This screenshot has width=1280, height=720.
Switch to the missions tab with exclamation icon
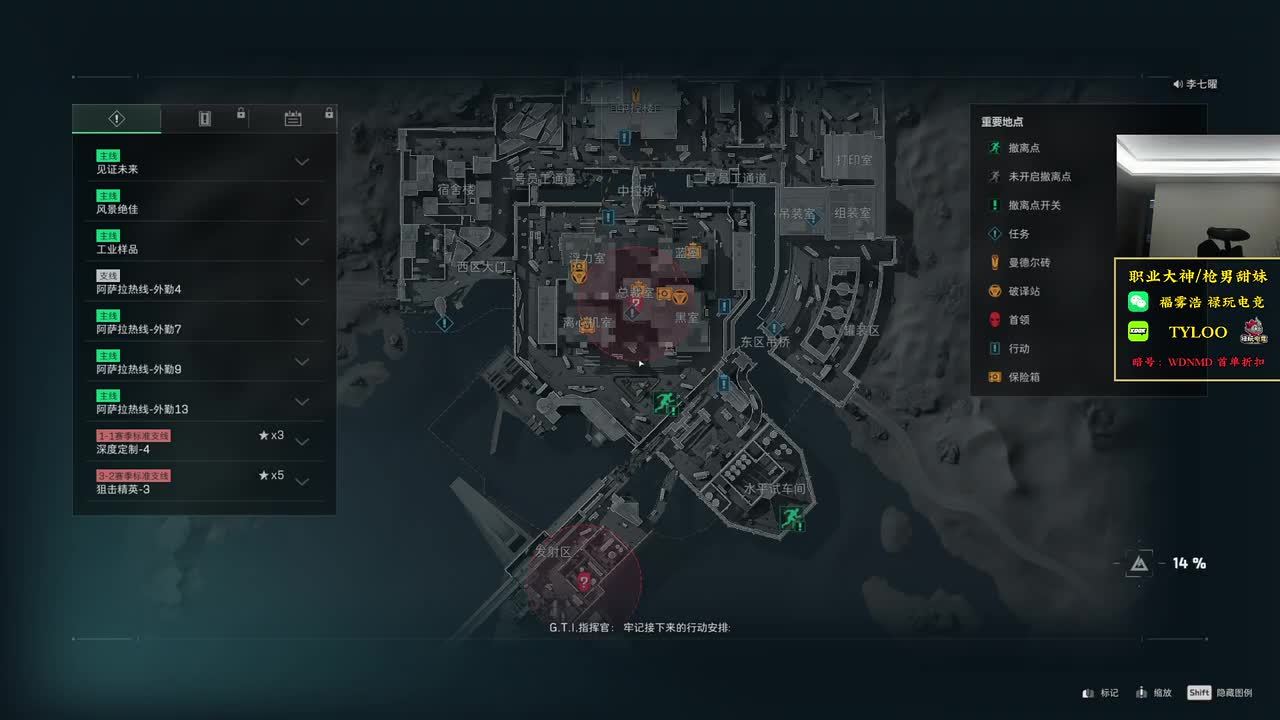(x=116, y=119)
